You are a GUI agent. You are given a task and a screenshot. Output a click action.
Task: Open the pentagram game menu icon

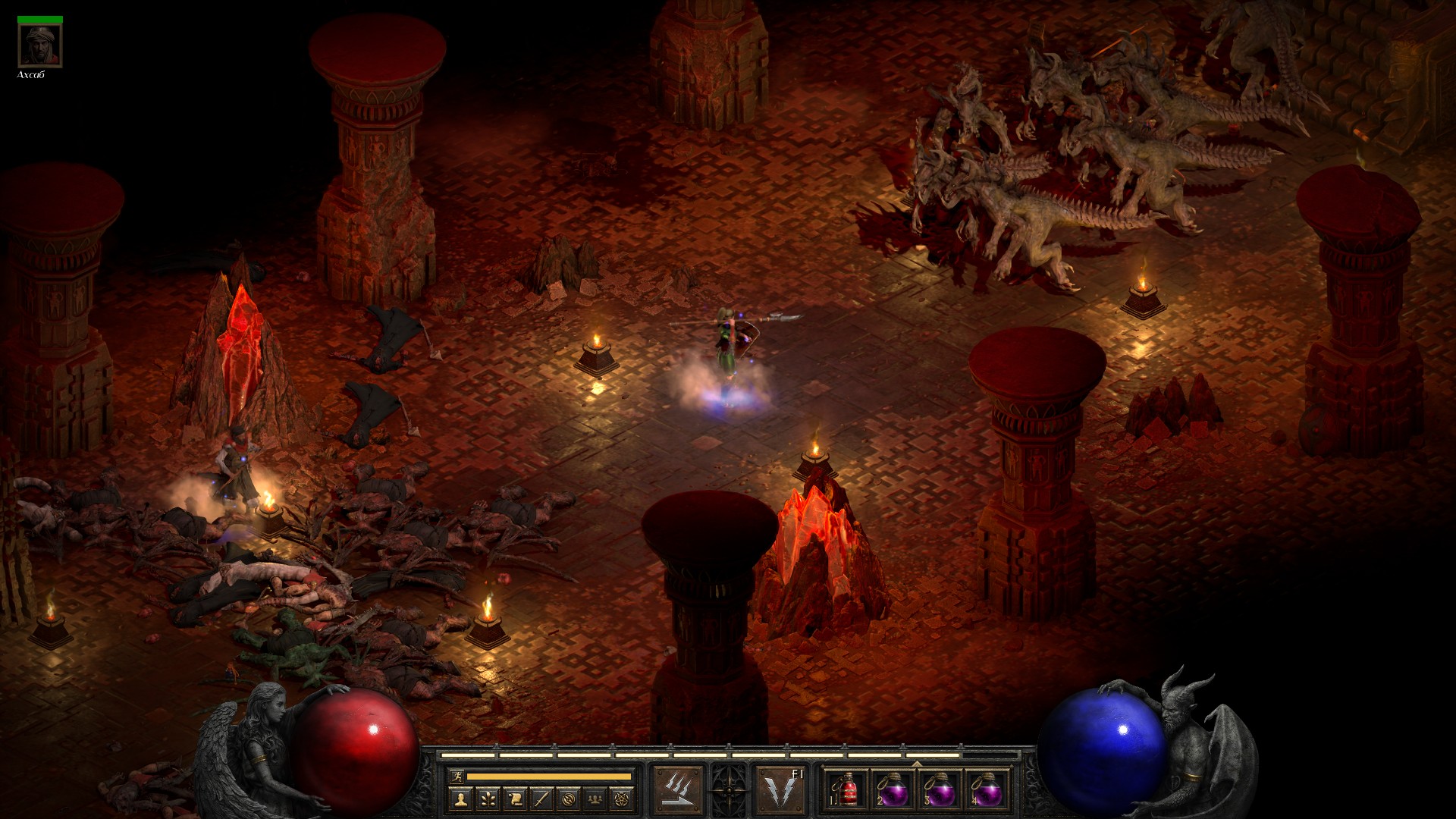coord(623,798)
